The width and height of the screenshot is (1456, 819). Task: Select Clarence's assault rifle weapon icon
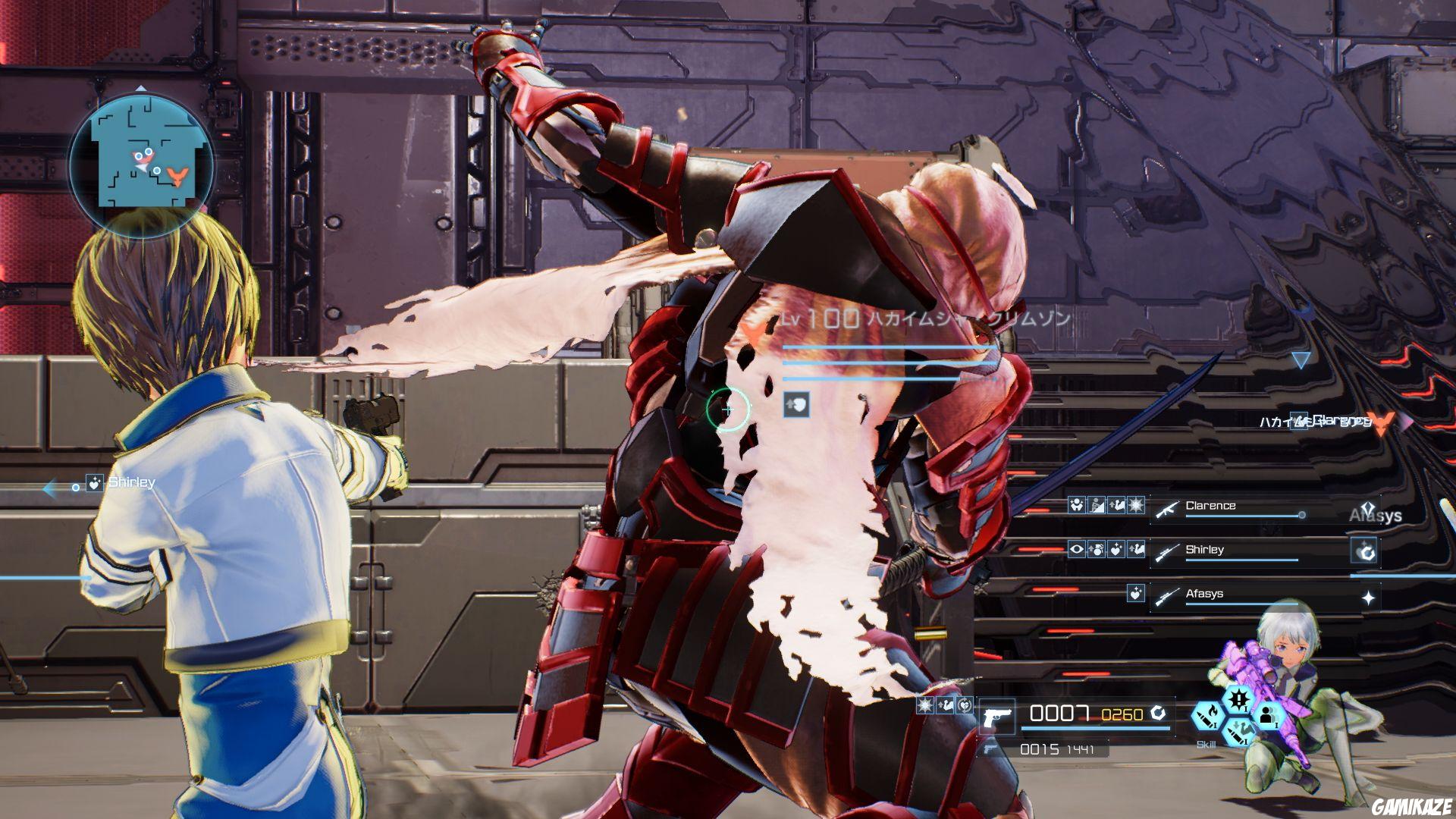click(1168, 510)
